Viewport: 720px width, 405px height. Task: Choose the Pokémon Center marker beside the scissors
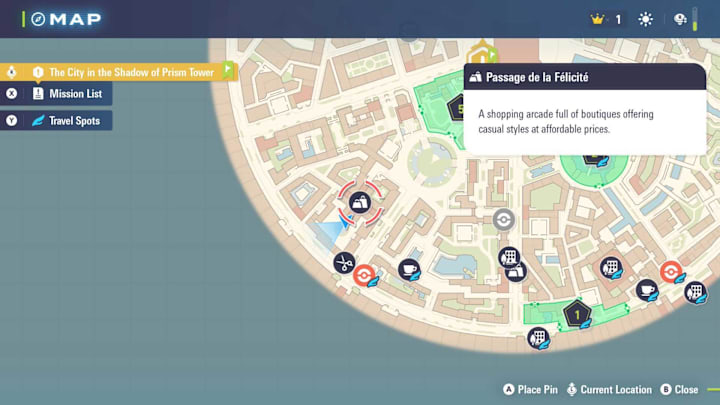[366, 276]
